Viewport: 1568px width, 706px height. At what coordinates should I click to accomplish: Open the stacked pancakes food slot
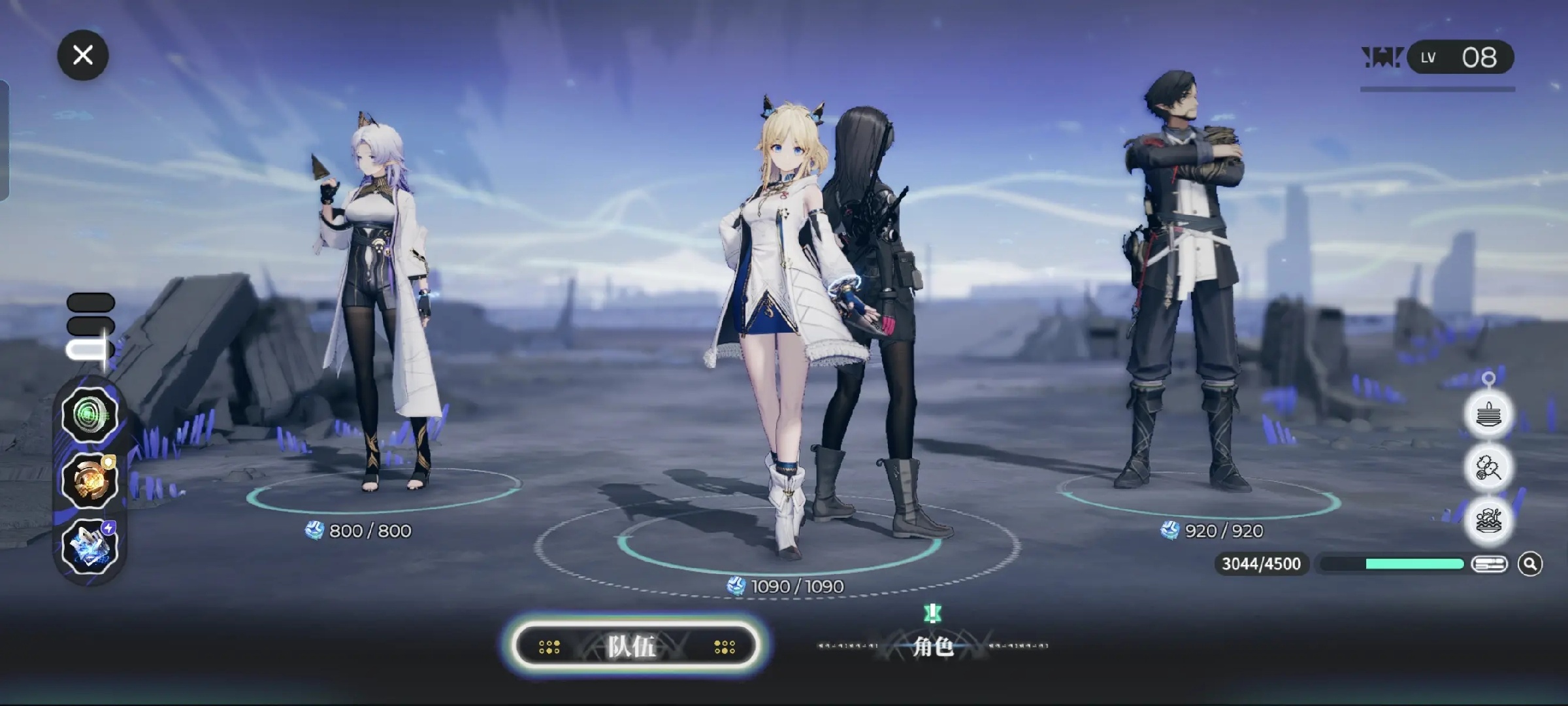click(1488, 414)
